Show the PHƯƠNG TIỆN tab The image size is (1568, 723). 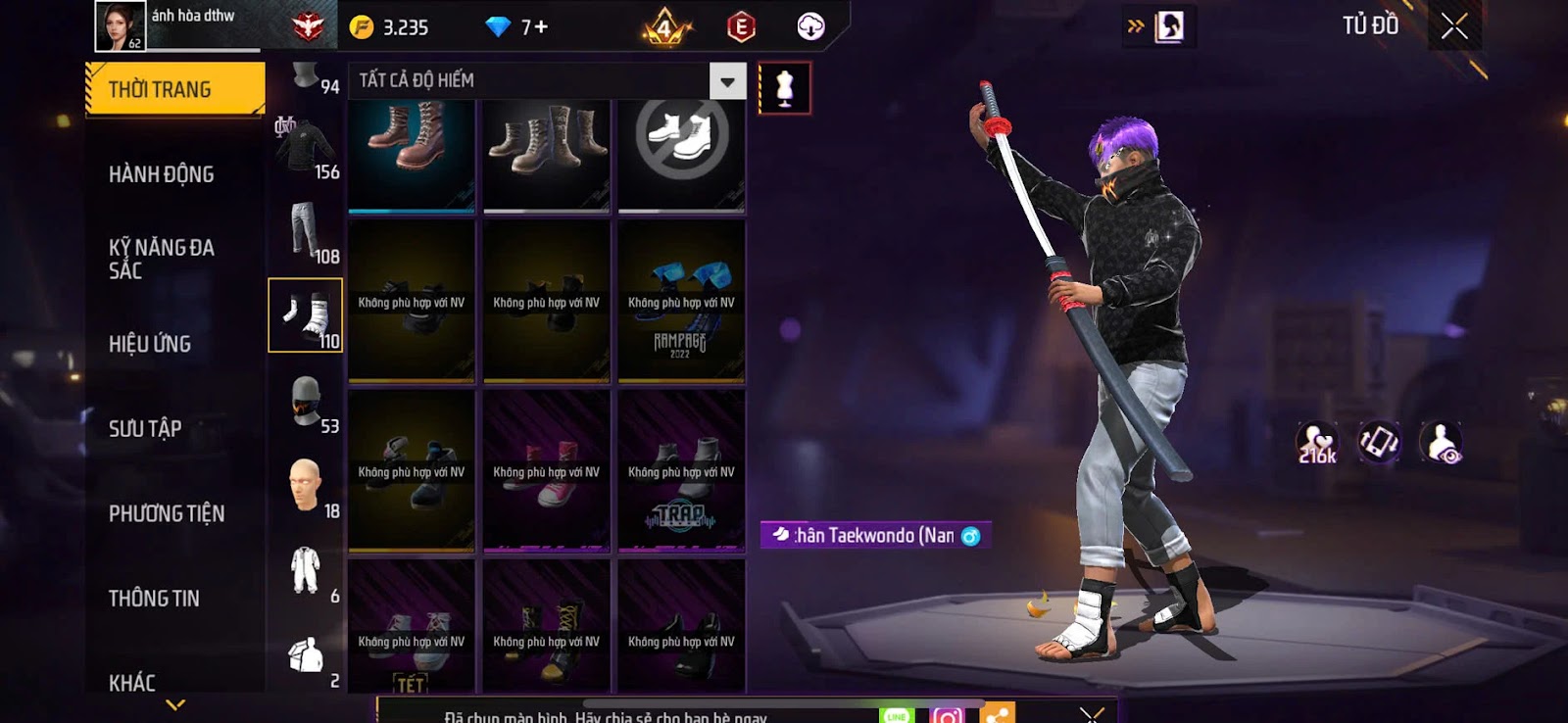[167, 513]
